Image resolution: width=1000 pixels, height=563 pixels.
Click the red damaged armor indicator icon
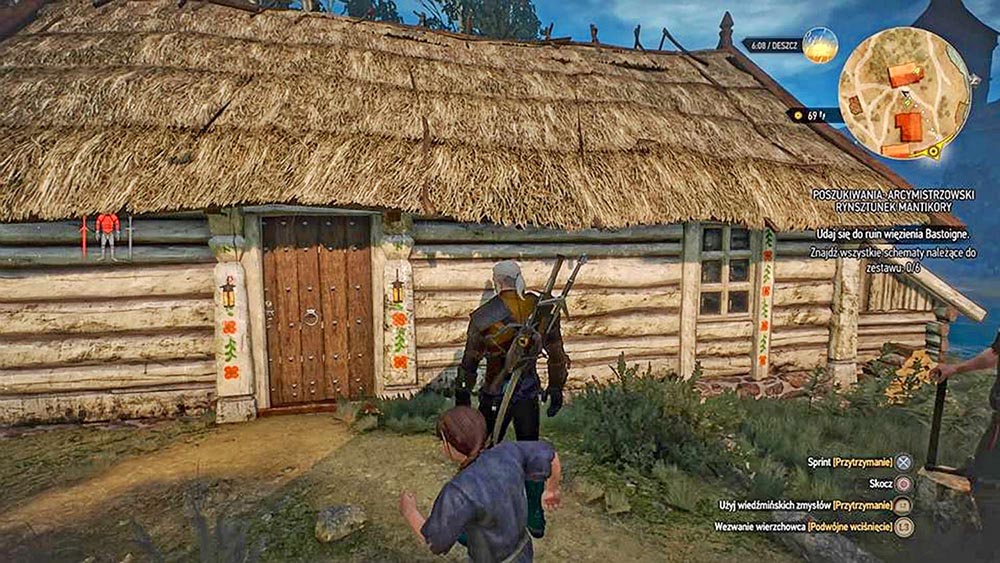(x=107, y=233)
